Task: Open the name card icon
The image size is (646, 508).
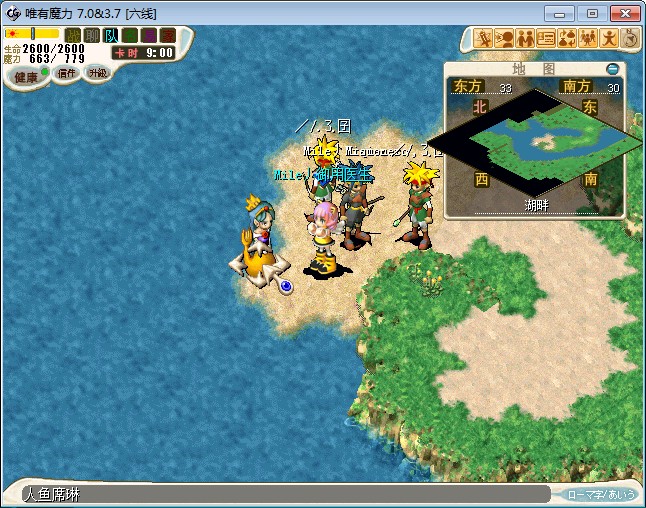Action: (546, 39)
